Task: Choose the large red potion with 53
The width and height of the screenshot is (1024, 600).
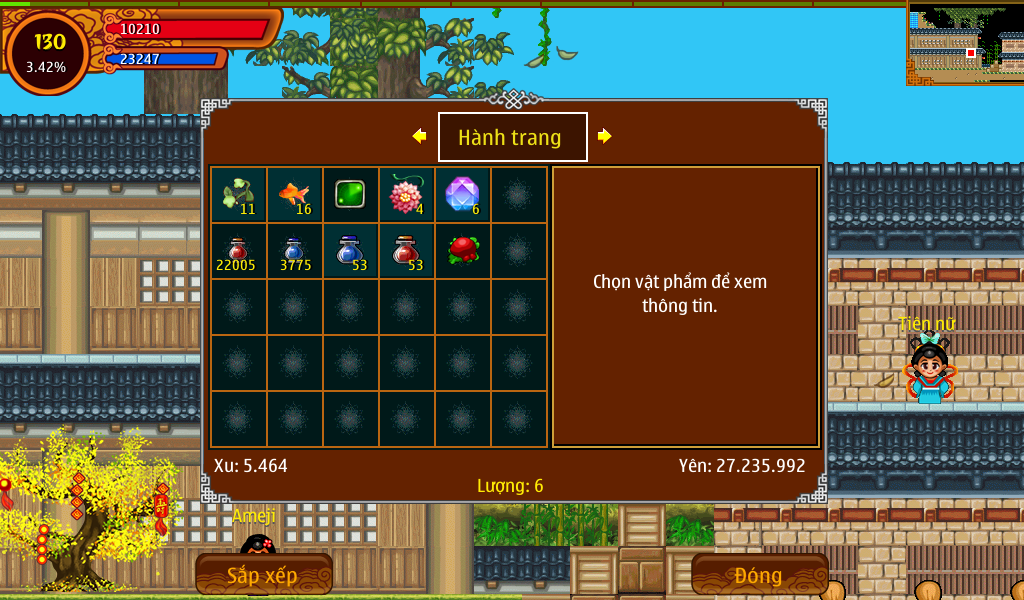Action: tap(406, 251)
